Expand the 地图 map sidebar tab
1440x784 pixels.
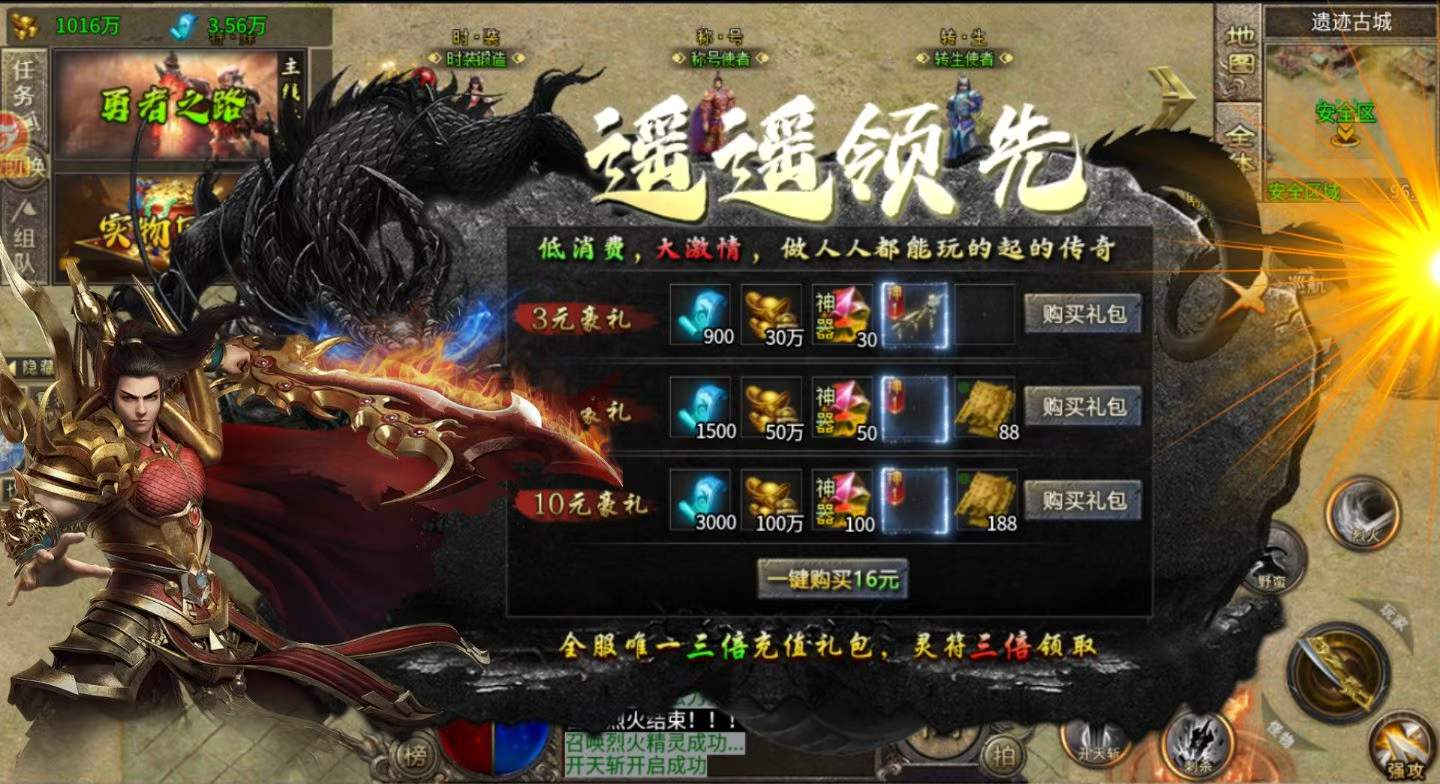tap(1238, 48)
